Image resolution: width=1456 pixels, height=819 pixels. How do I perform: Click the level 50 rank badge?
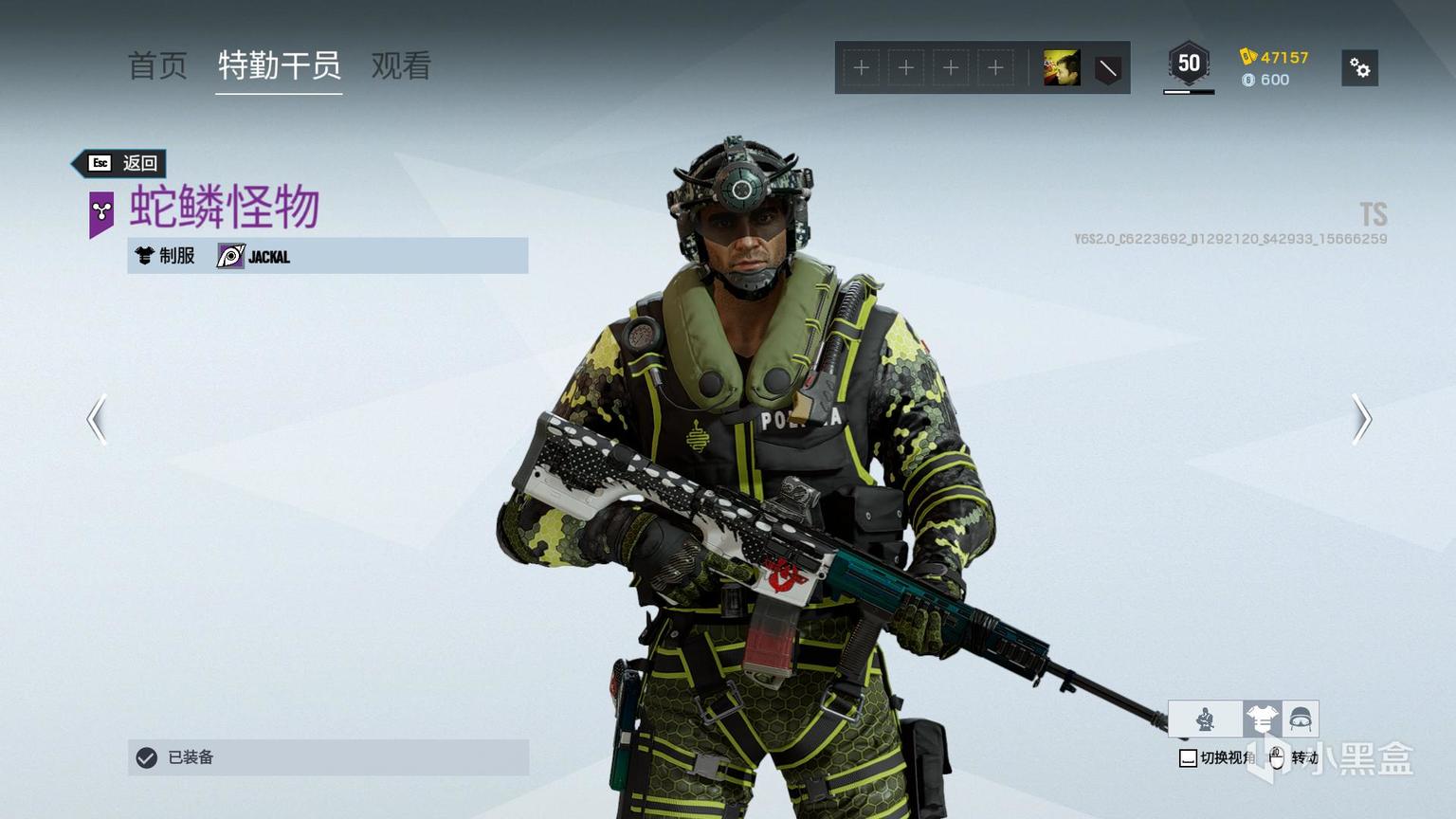tap(1188, 64)
